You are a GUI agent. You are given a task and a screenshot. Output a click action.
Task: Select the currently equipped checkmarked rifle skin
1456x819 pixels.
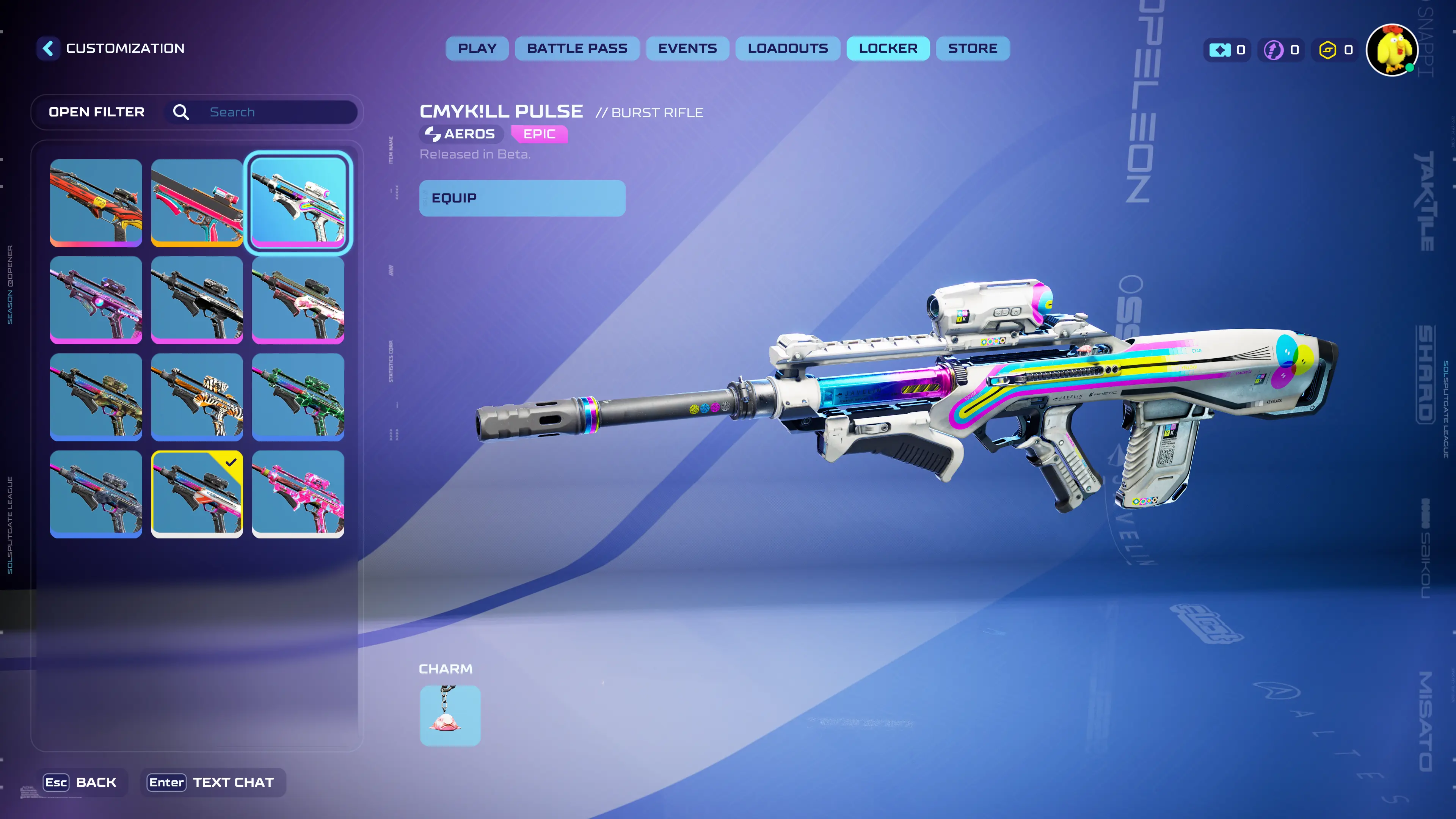pos(197,494)
